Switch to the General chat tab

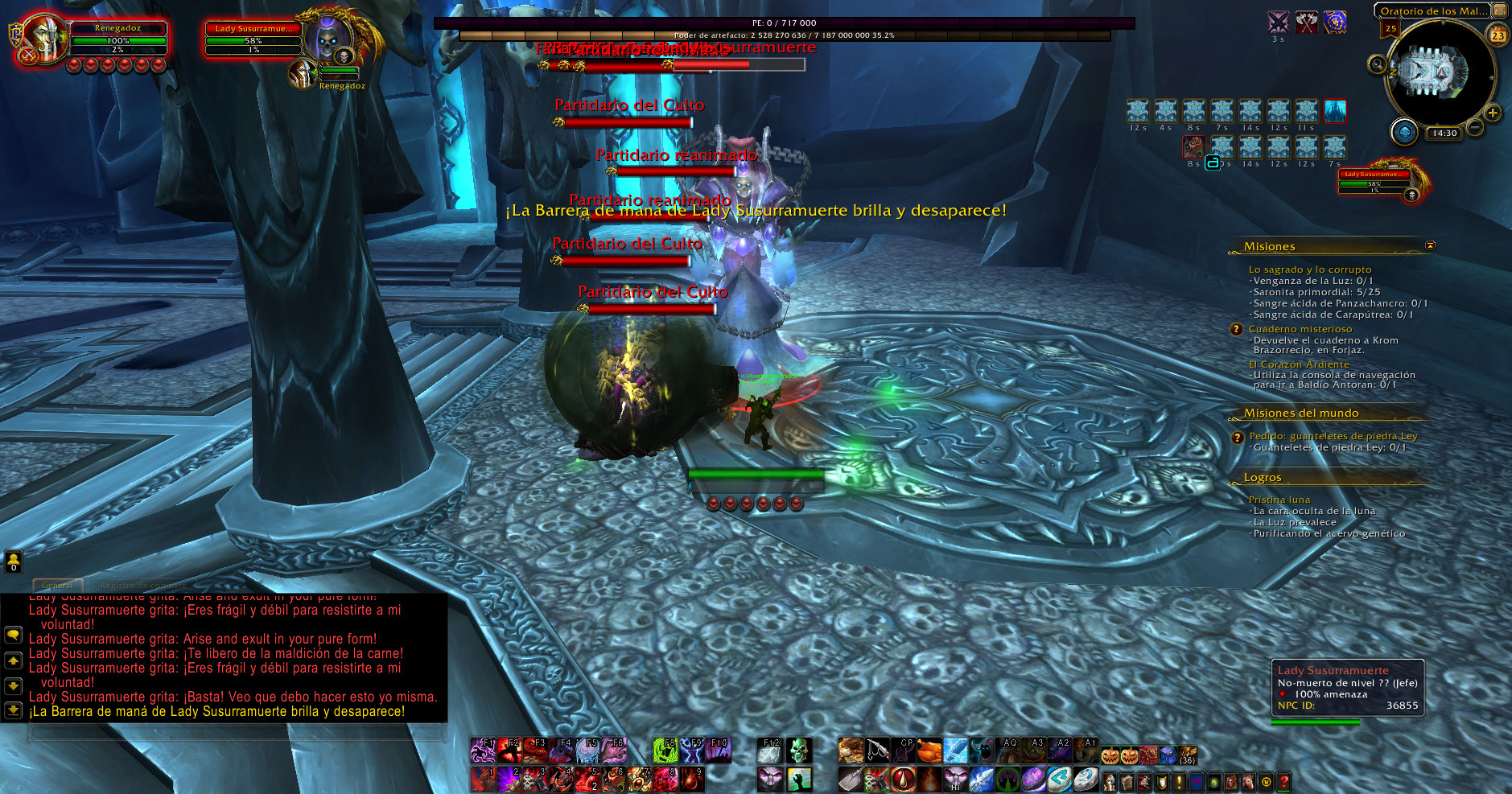57,585
